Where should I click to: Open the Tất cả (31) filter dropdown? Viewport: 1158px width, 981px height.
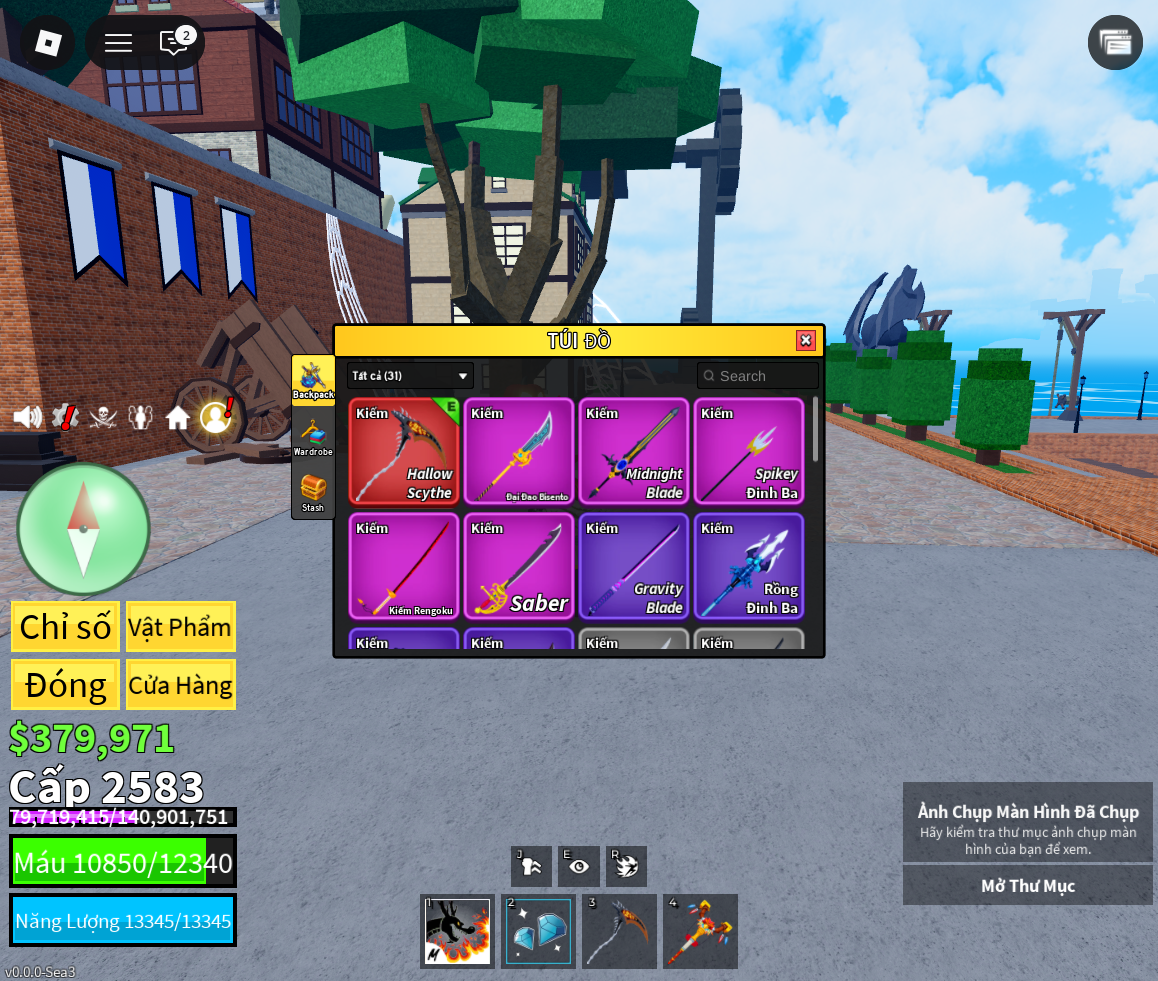click(x=410, y=376)
